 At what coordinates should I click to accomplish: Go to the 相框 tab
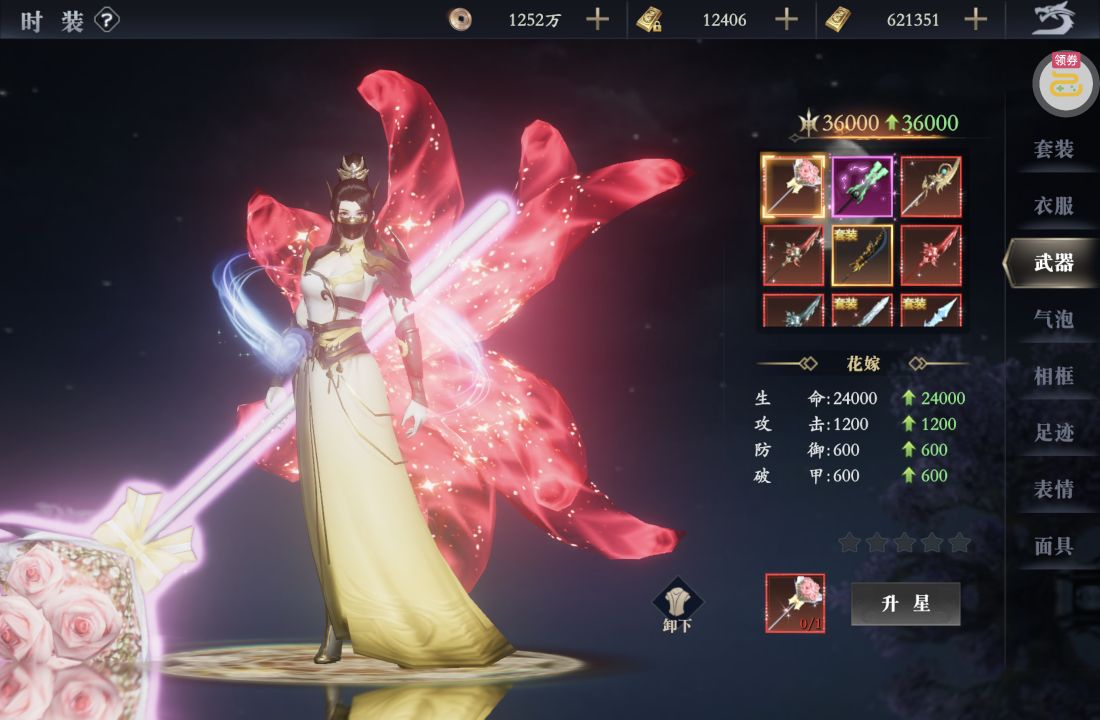(1053, 376)
